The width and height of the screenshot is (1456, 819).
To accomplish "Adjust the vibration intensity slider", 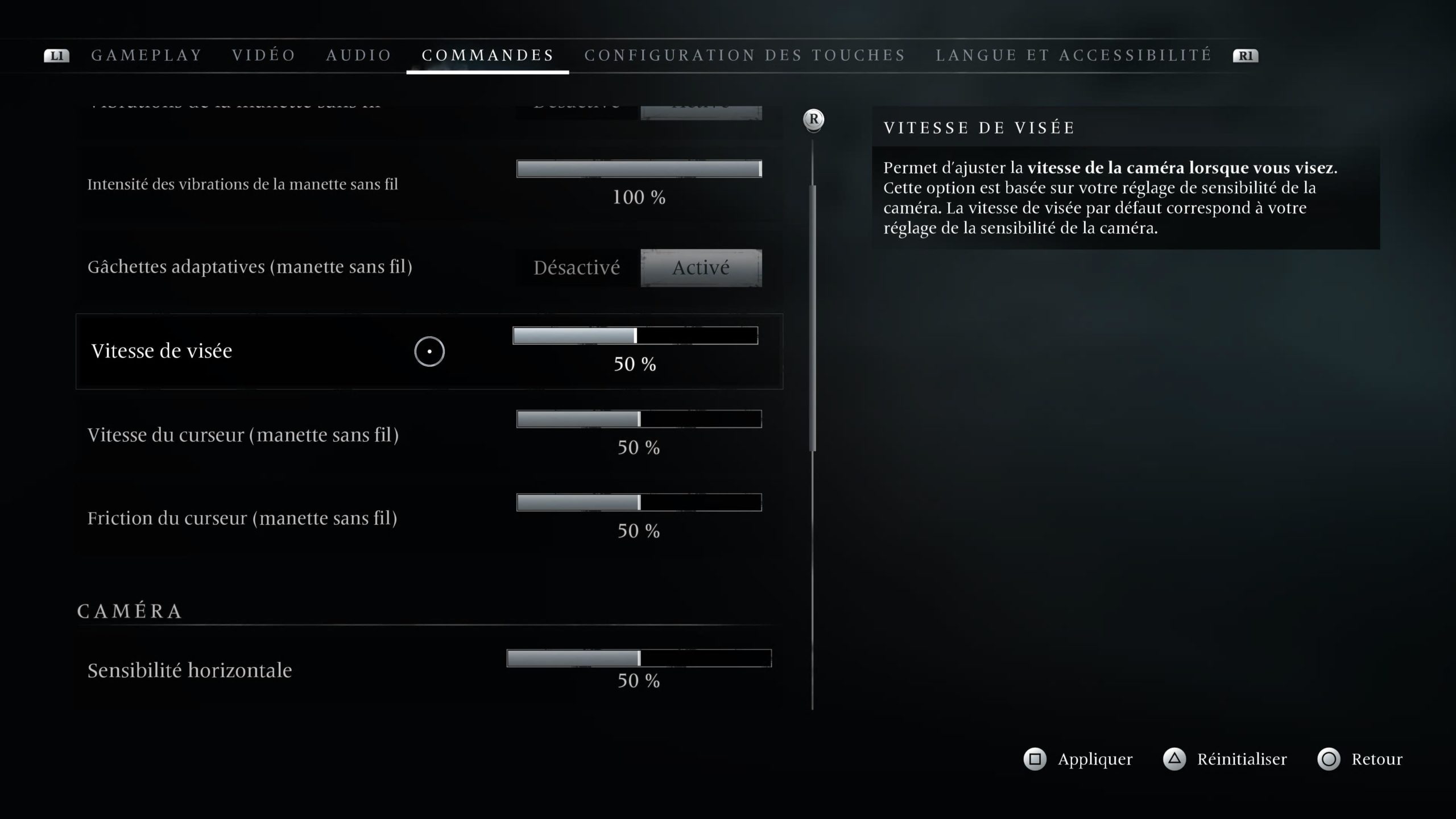I will pyautogui.click(x=639, y=169).
